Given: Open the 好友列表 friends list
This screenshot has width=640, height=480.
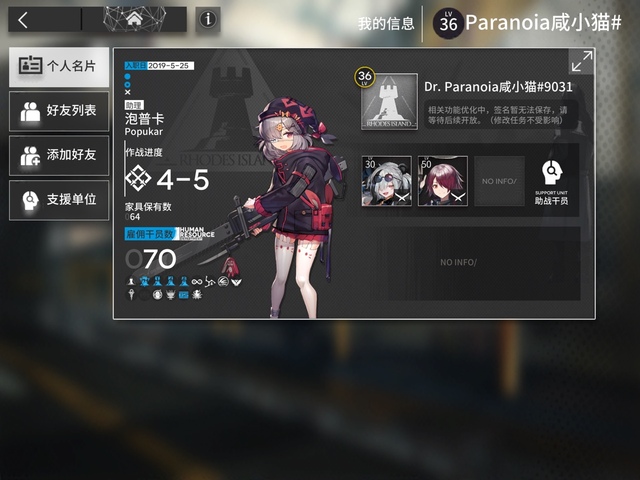Looking at the screenshot, I should (59, 110).
